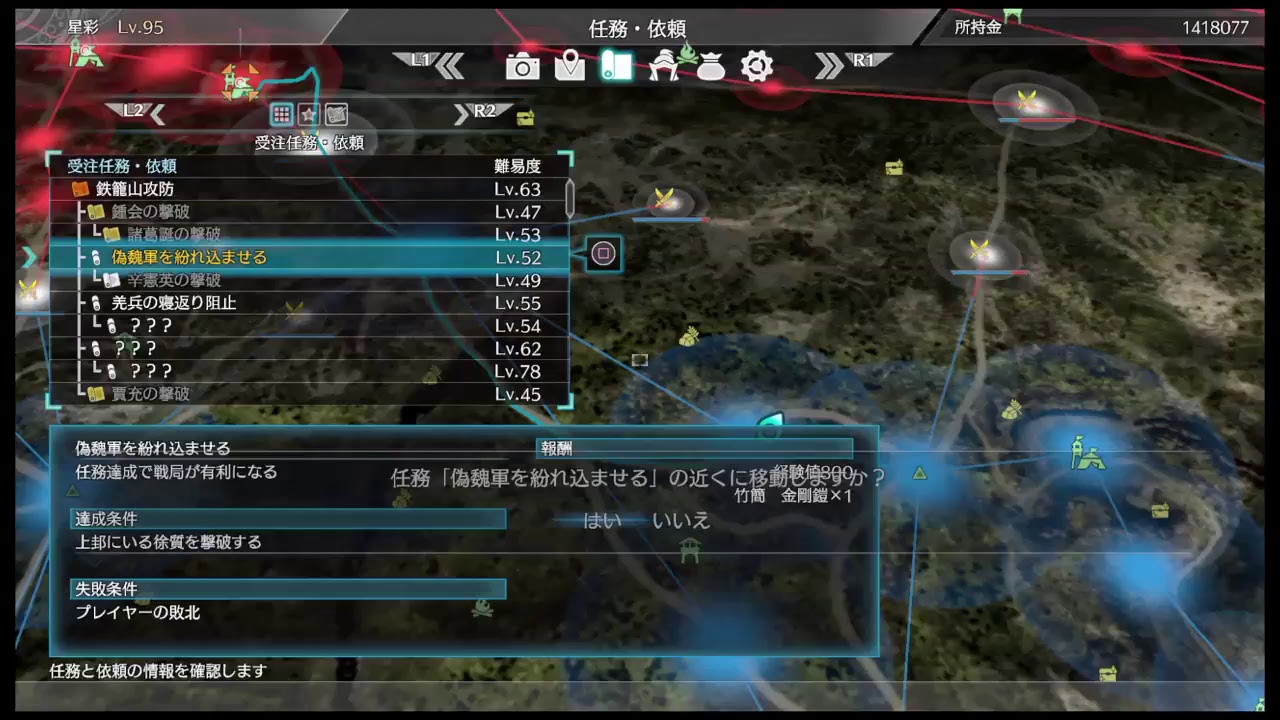Open the camp/pavilion icon
The height and width of the screenshot is (720, 1280).
(663, 66)
